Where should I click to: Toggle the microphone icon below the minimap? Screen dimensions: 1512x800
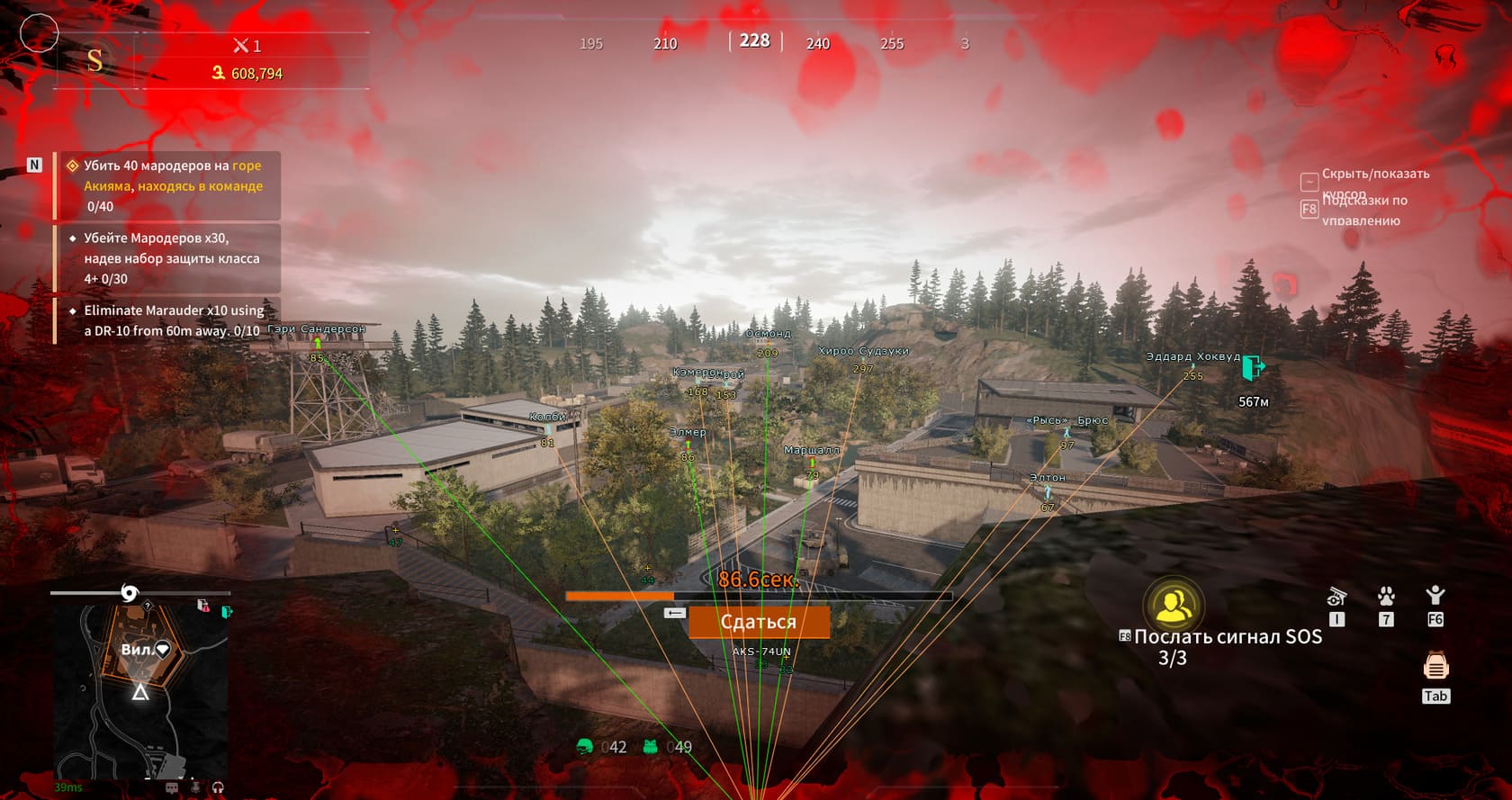tap(195, 787)
